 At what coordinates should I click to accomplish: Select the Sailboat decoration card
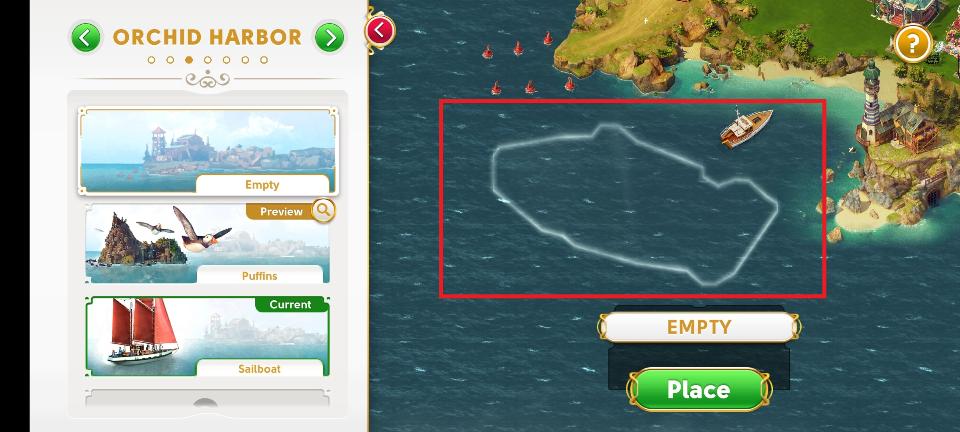(207, 336)
